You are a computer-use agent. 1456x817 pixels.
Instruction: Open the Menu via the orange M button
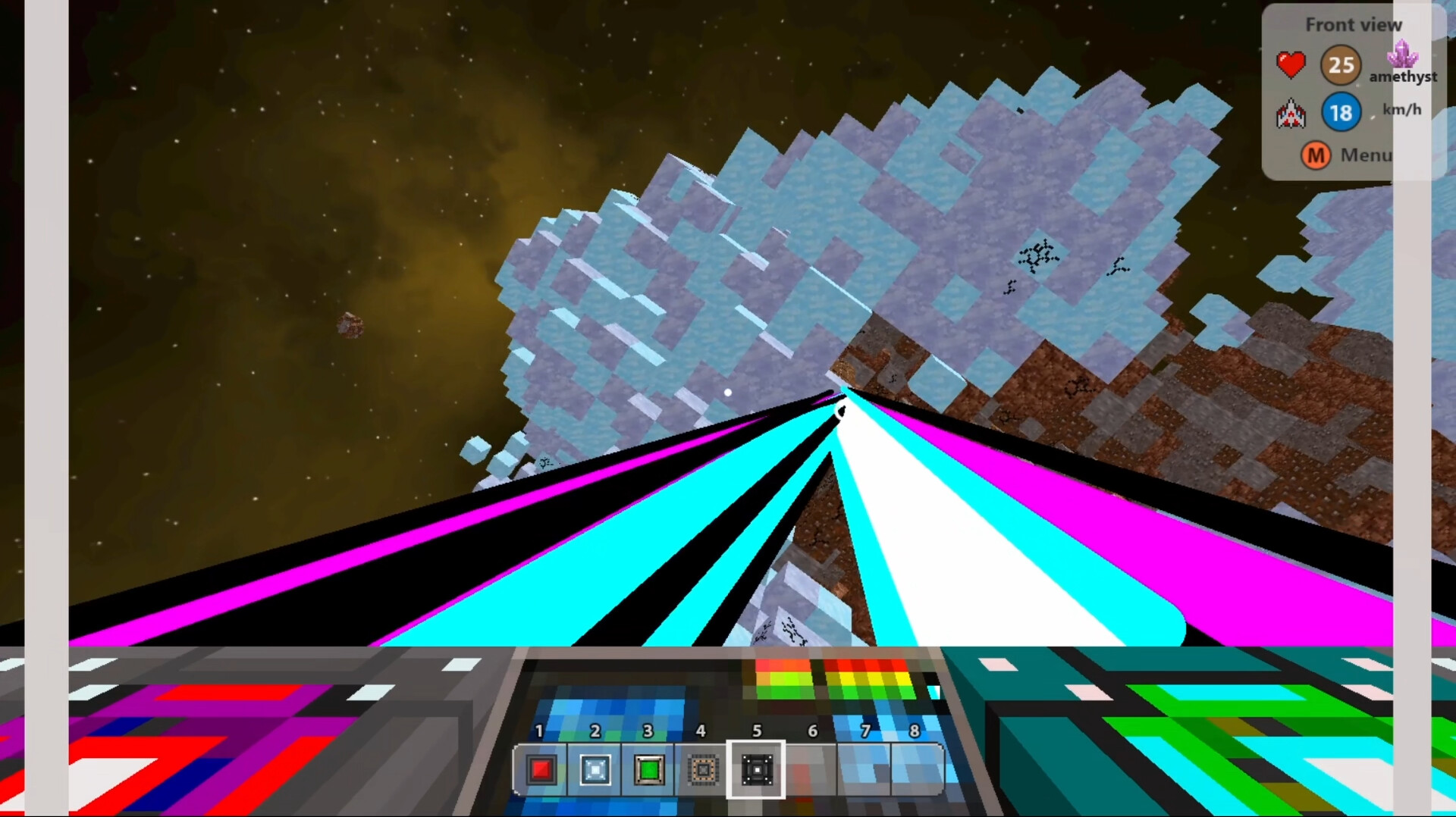pyautogui.click(x=1316, y=155)
